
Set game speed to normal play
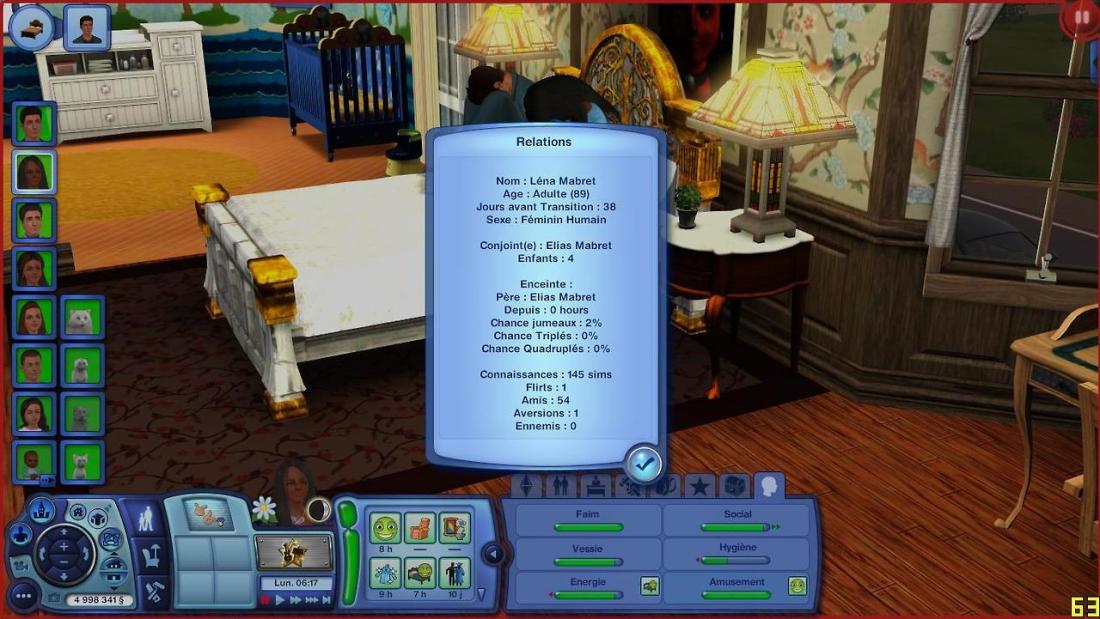click(x=281, y=600)
